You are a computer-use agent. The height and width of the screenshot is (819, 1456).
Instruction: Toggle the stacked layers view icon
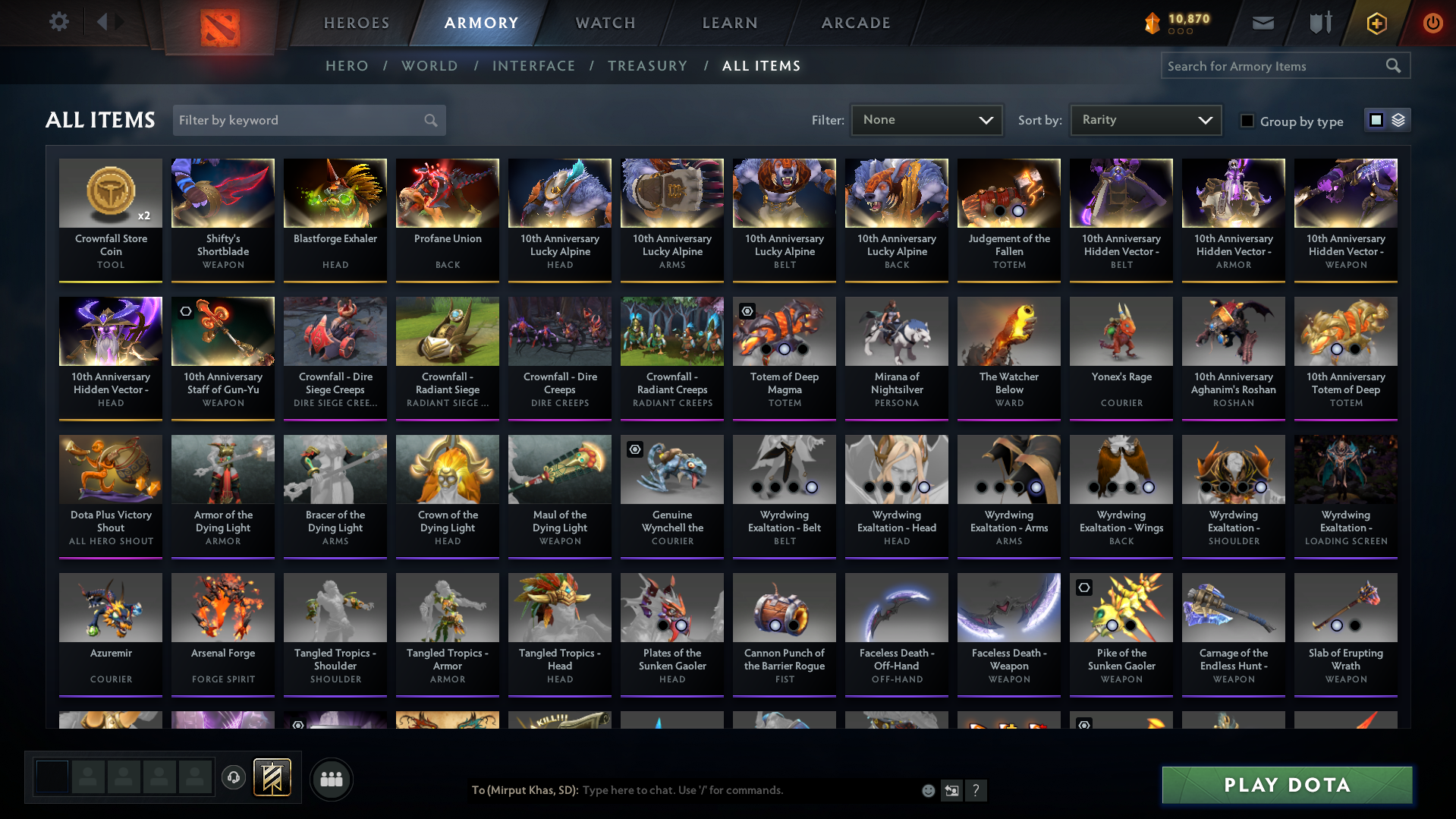(x=1397, y=120)
